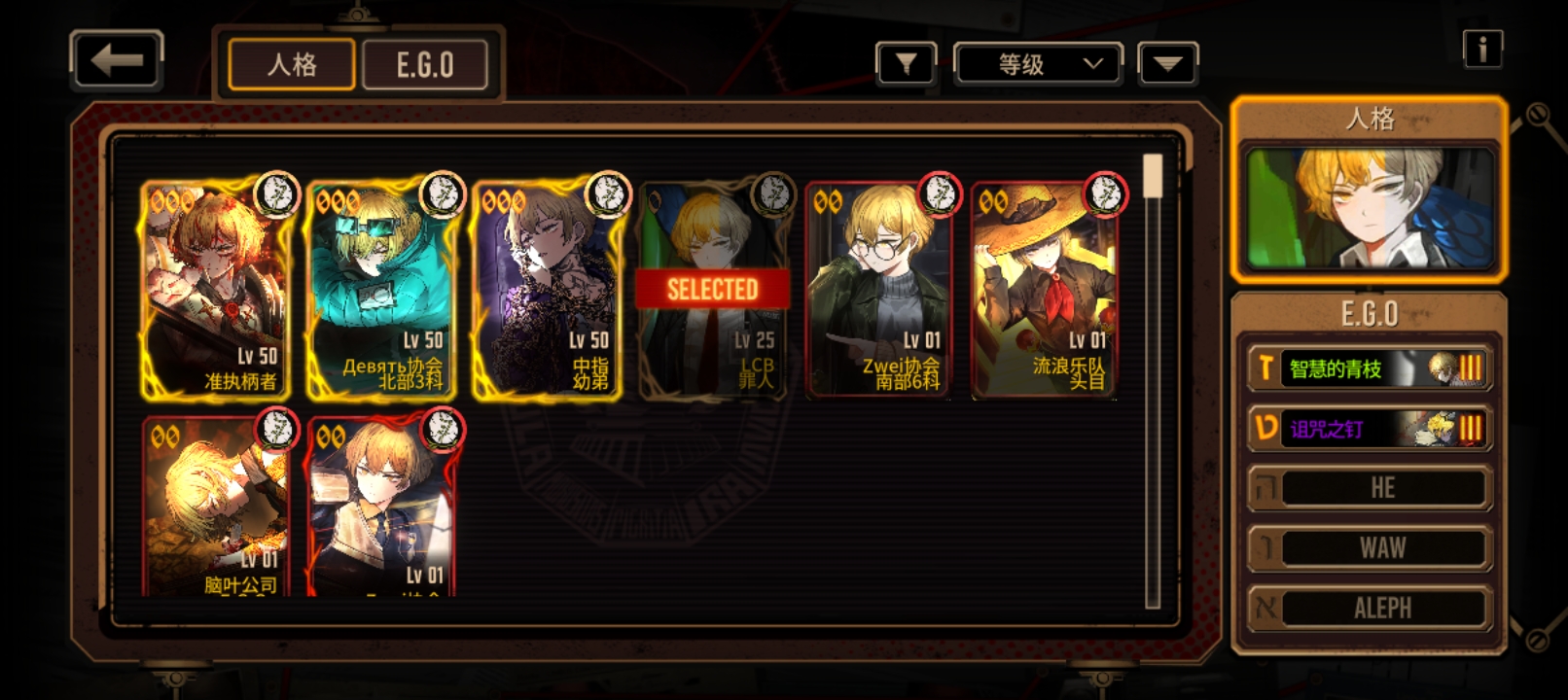Go back with the arrow button
The width and height of the screenshot is (1568, 700).
pyautogui.click(x=117, y=61)
